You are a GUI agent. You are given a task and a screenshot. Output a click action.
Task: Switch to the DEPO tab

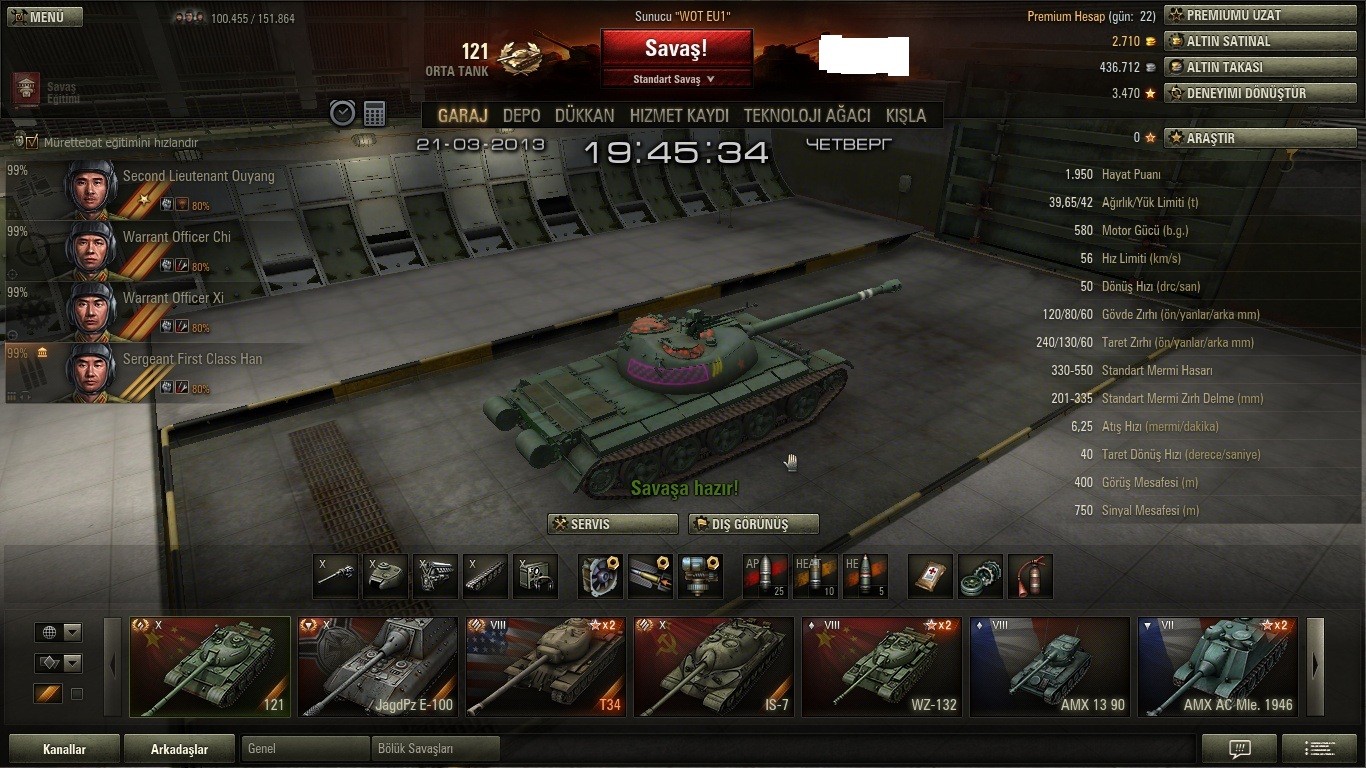point(521,116)
